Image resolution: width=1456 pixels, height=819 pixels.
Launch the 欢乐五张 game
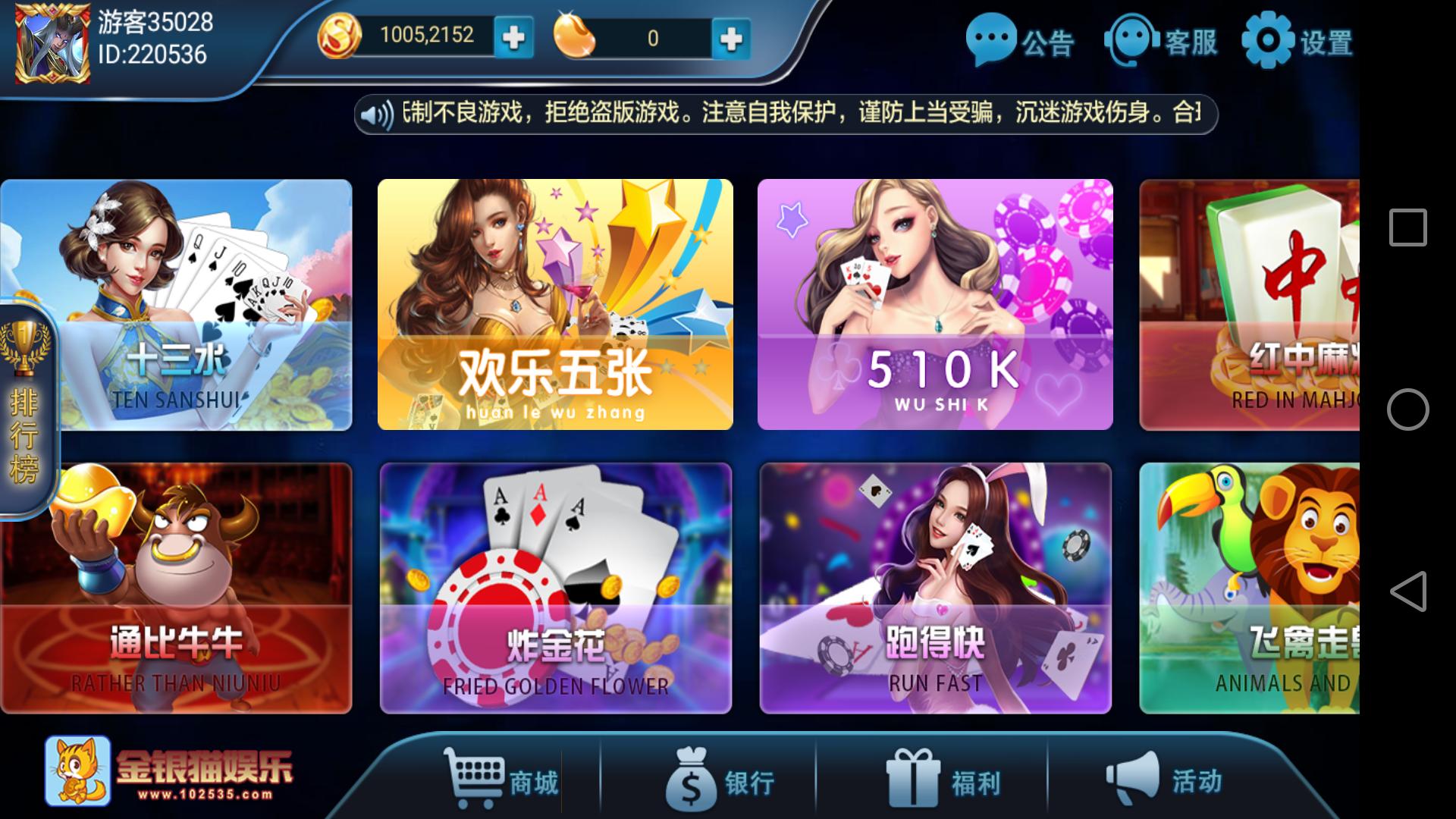[x=557, y=303]
